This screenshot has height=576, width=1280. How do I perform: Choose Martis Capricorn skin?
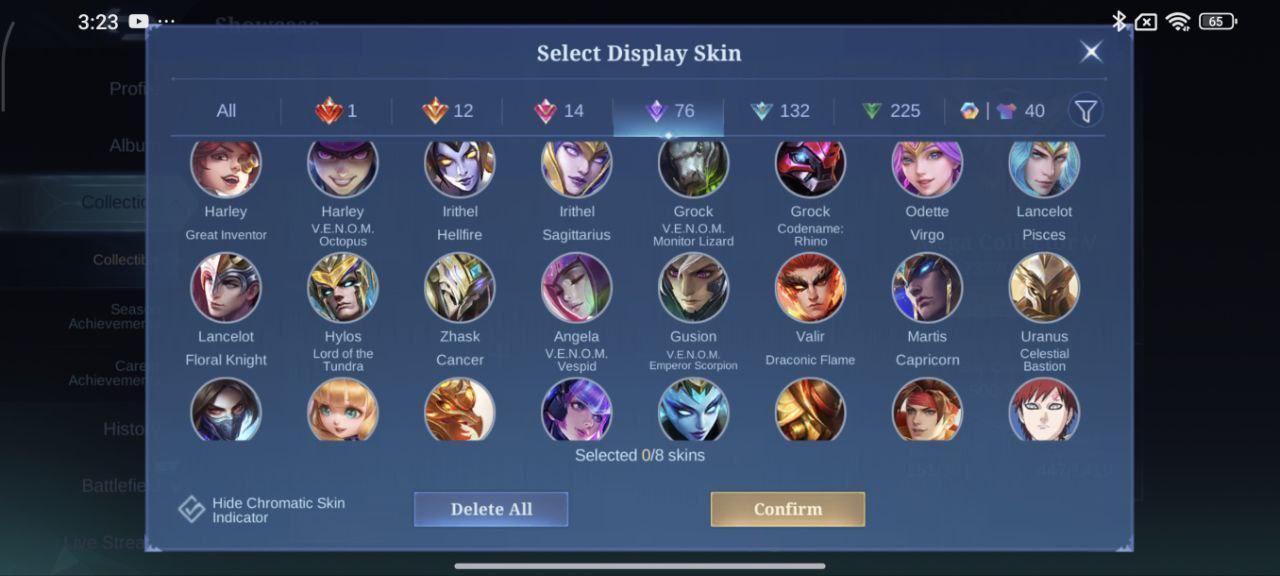tap(927, 288)
